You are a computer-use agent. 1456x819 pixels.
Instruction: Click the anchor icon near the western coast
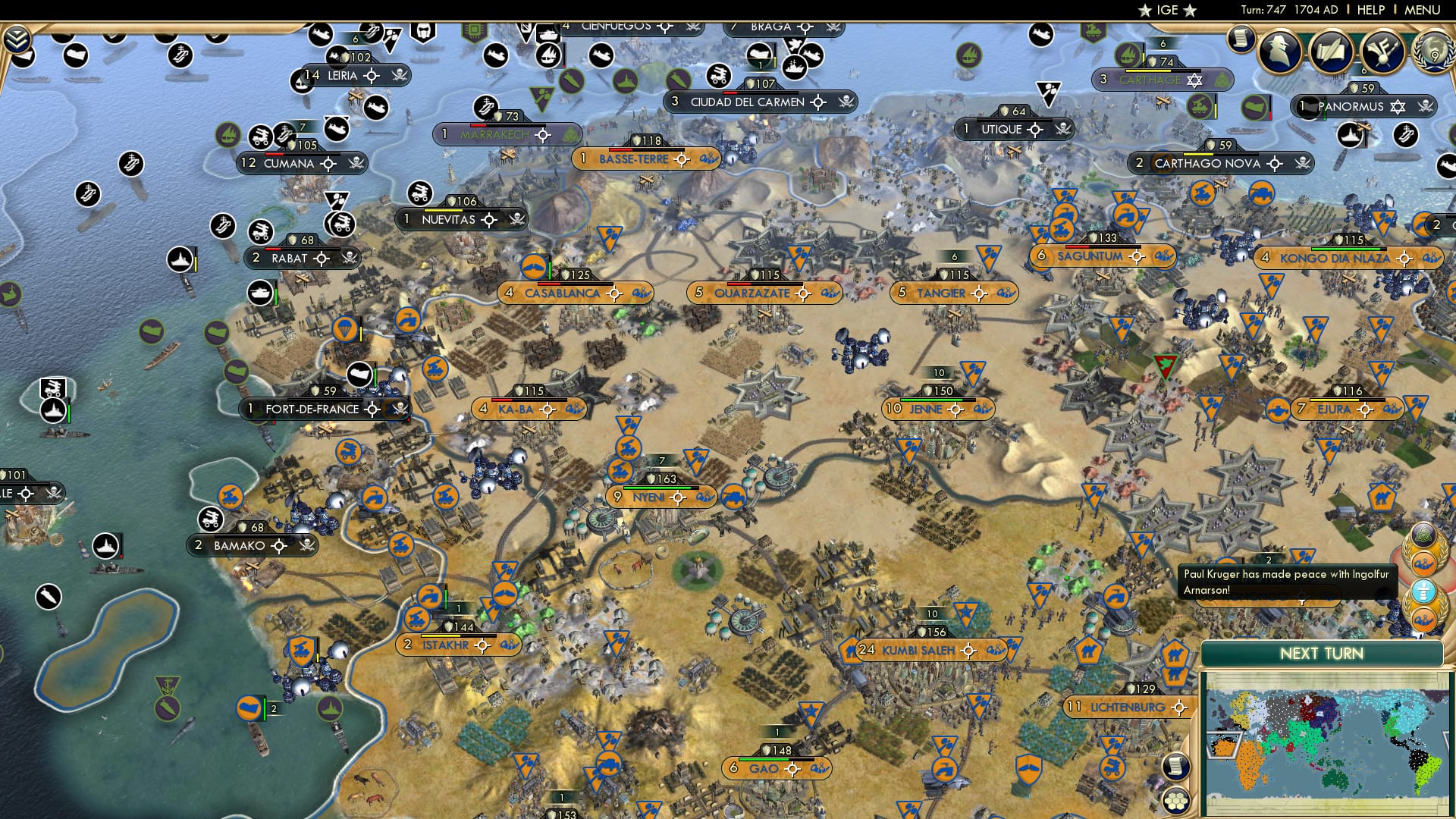(167, 684)
